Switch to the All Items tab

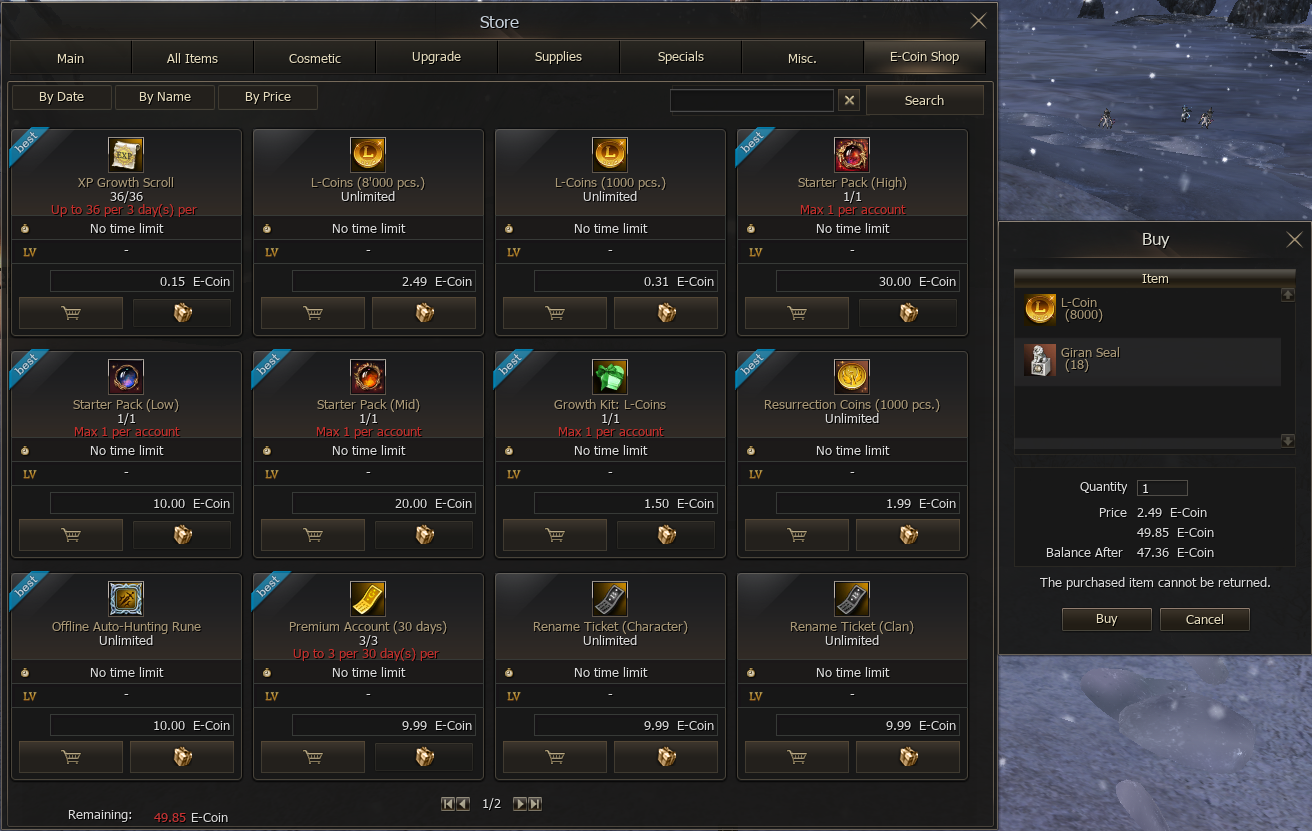tap(192, 58)
